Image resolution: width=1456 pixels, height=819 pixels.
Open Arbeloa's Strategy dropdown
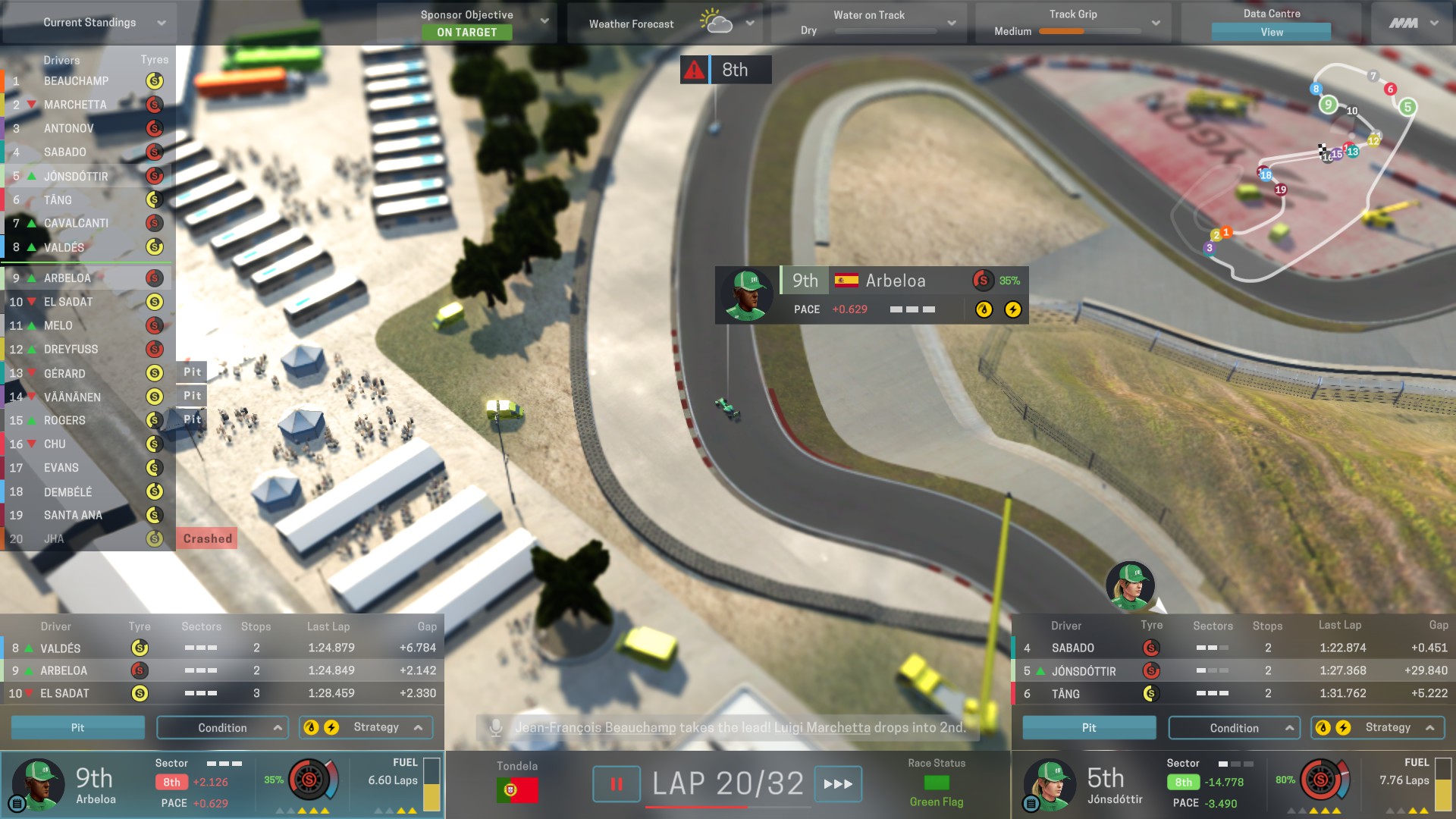[x=366, y=727]
